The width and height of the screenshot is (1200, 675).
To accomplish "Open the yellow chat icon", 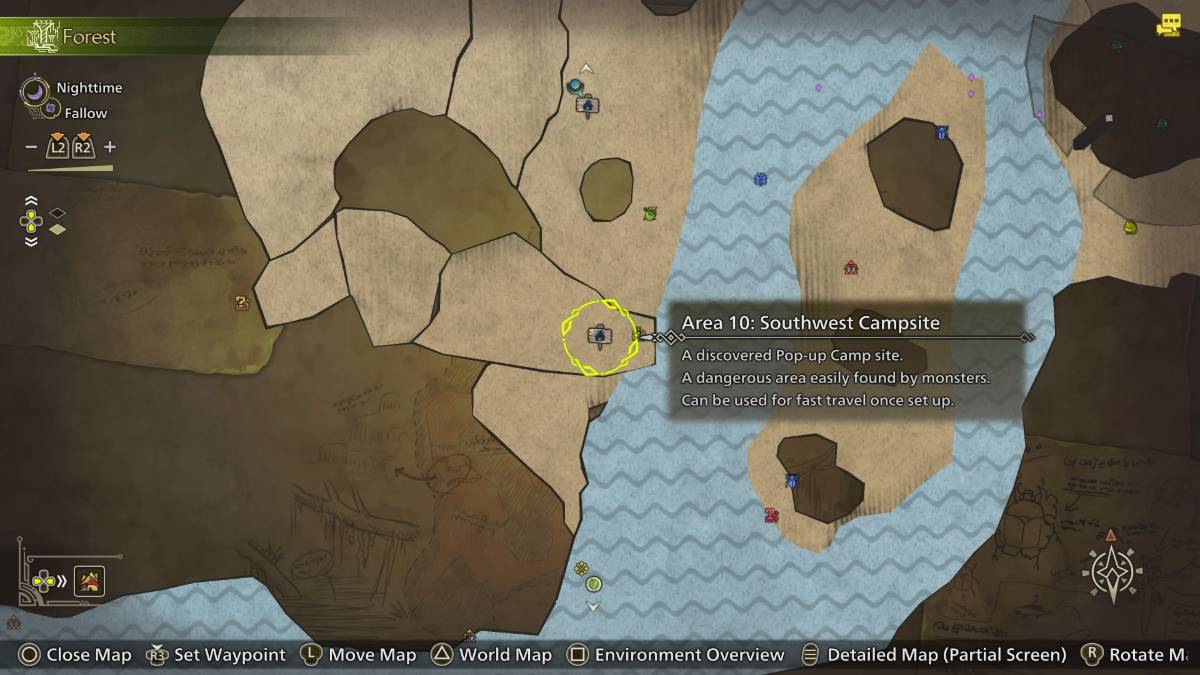I will click(x=1168, y=26).
